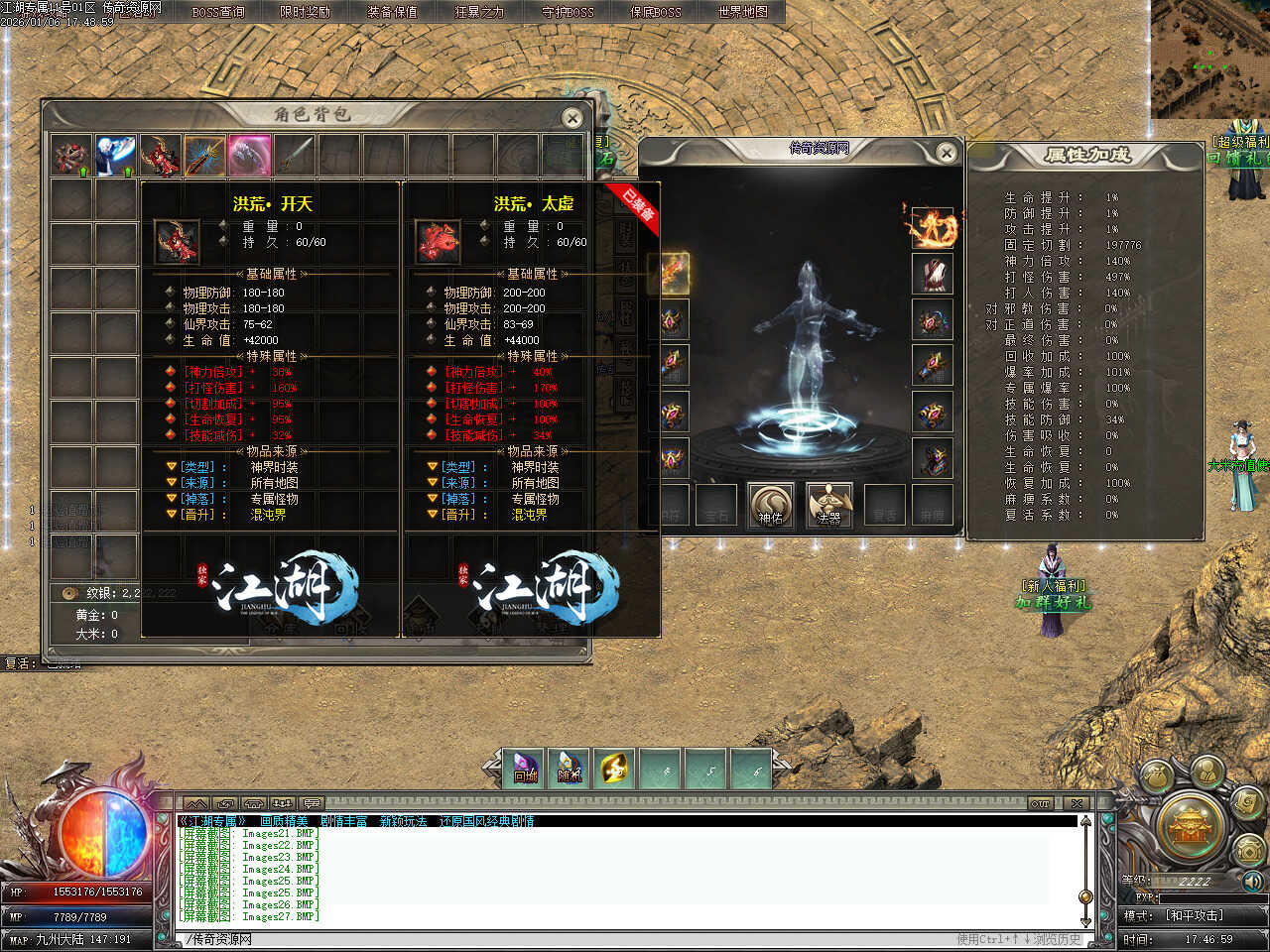Select 狂暴之力 in the top bar
The height and width of the screenshot is (952, 1270).
point(479,12)
